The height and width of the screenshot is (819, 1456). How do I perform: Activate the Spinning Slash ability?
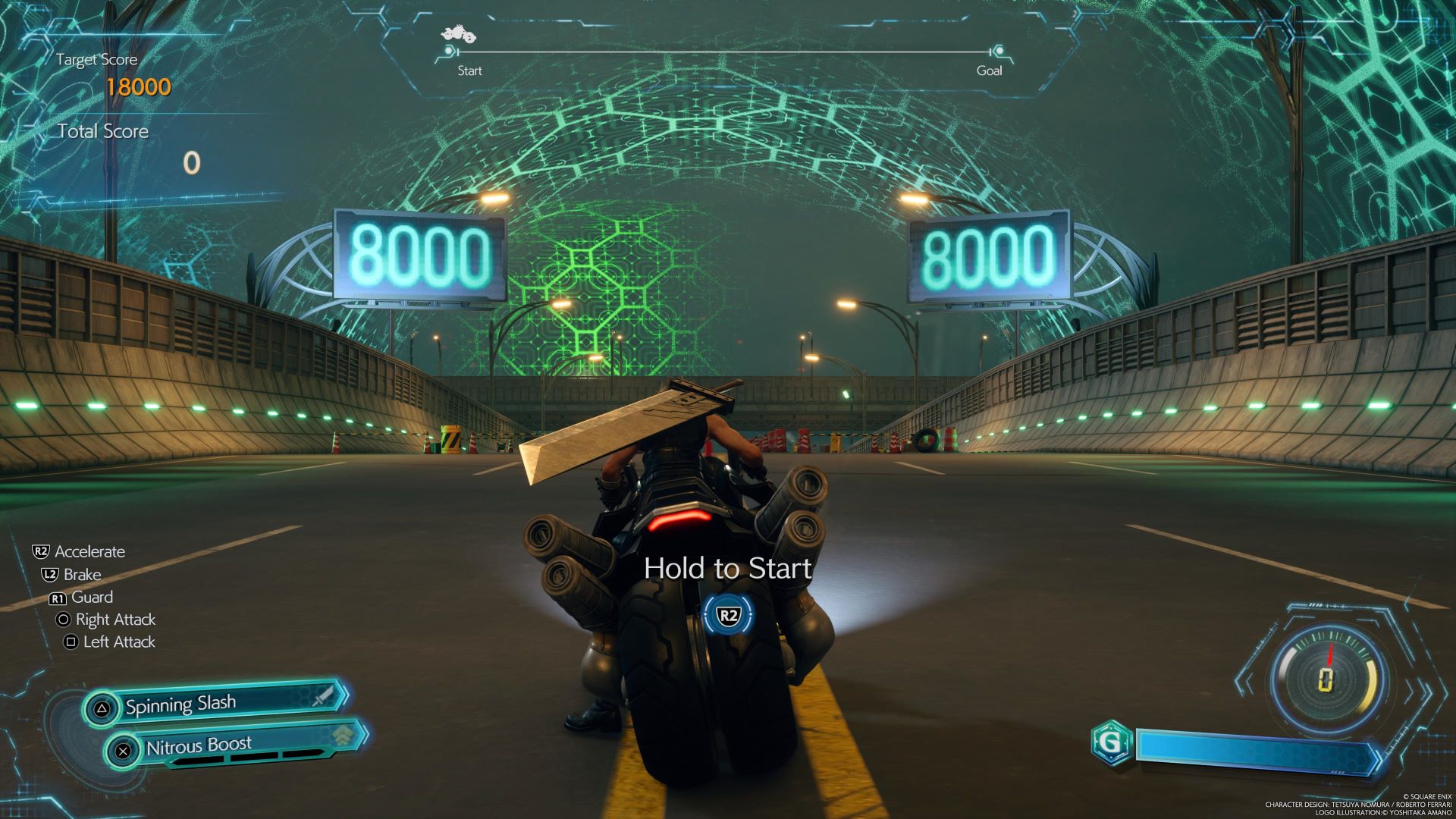pyautogui.click(x=216, y=704)
